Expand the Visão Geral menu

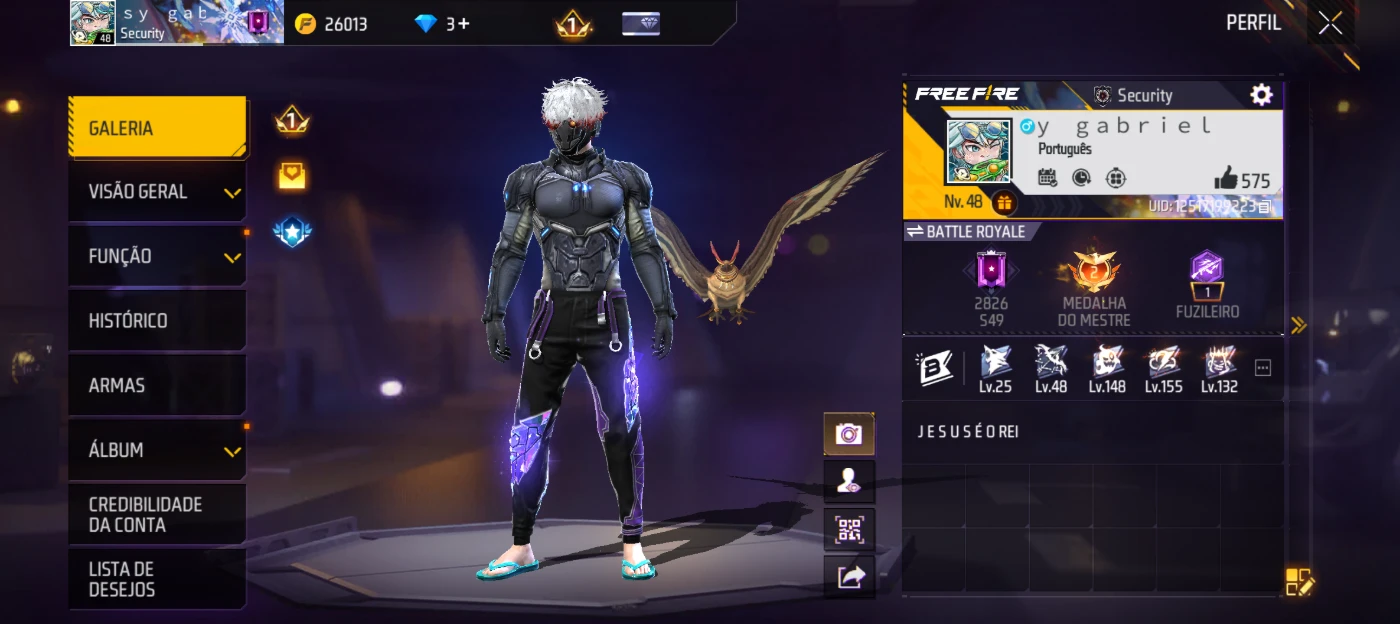click(x=157, y=192)
